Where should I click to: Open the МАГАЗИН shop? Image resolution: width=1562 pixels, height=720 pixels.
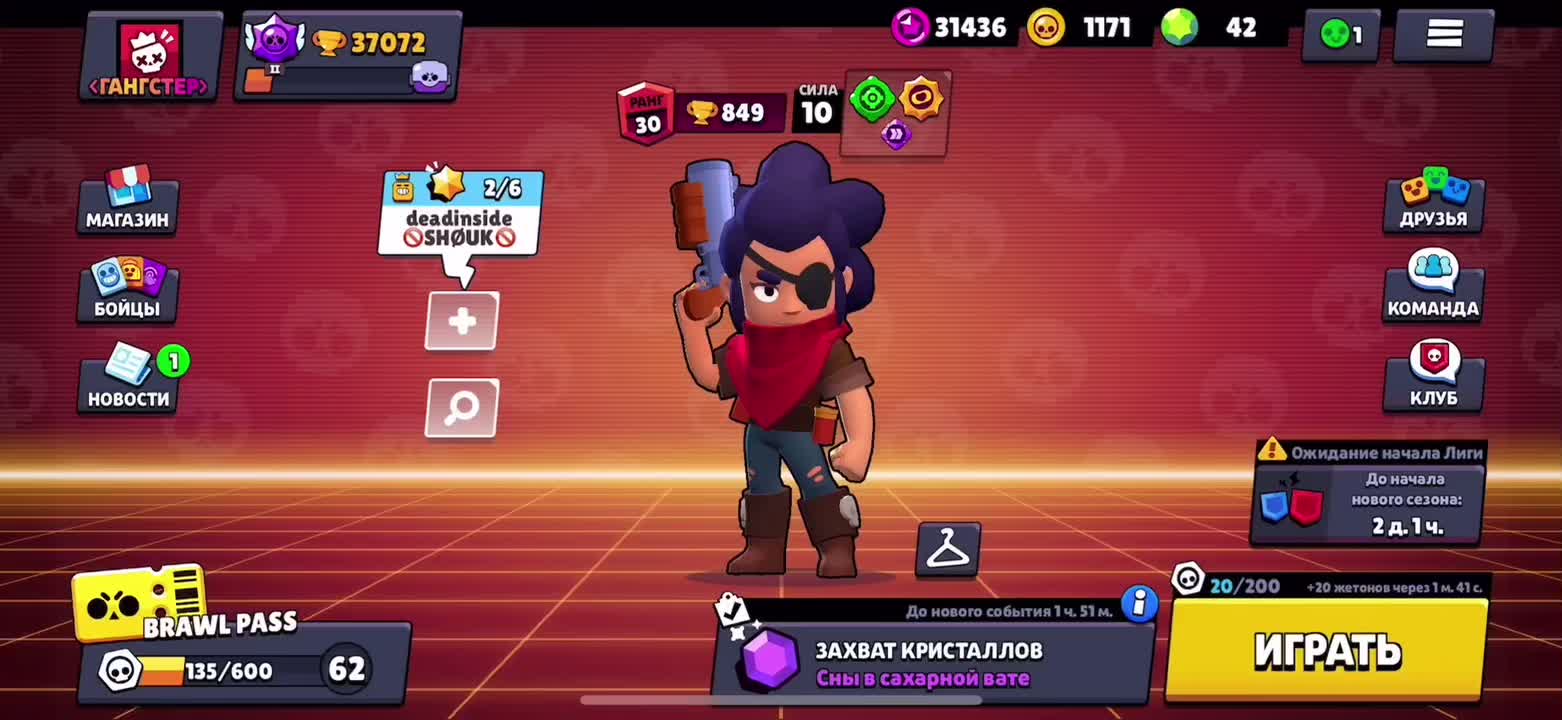point(127,202)
